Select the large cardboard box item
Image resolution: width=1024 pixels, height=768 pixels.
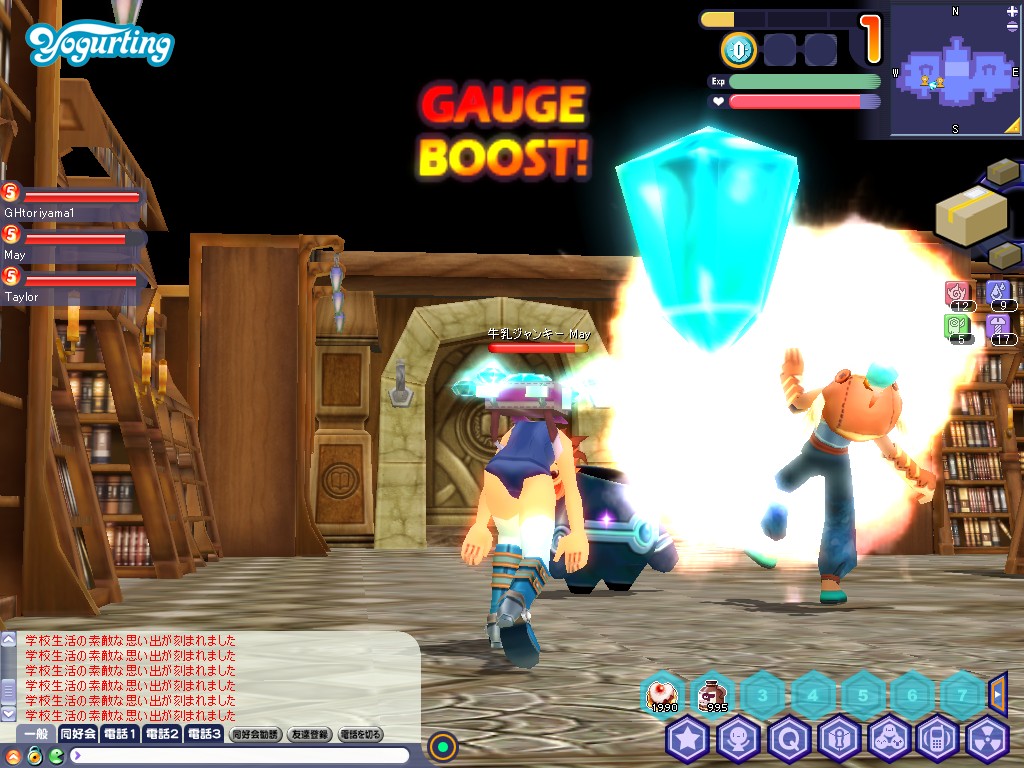[970, 211]
